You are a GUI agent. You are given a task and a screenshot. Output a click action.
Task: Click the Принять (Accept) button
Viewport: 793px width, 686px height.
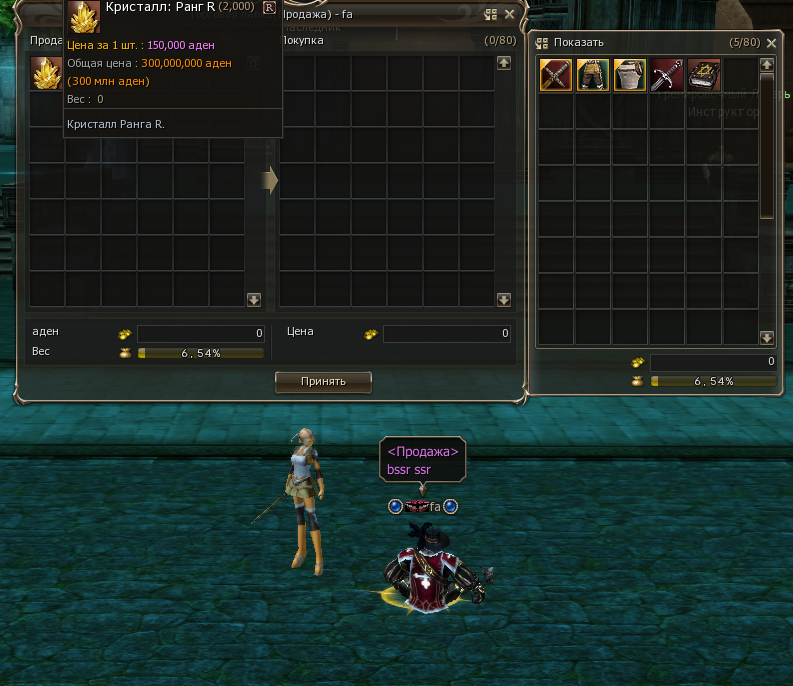pyautogui.click(x=323, y=381)
